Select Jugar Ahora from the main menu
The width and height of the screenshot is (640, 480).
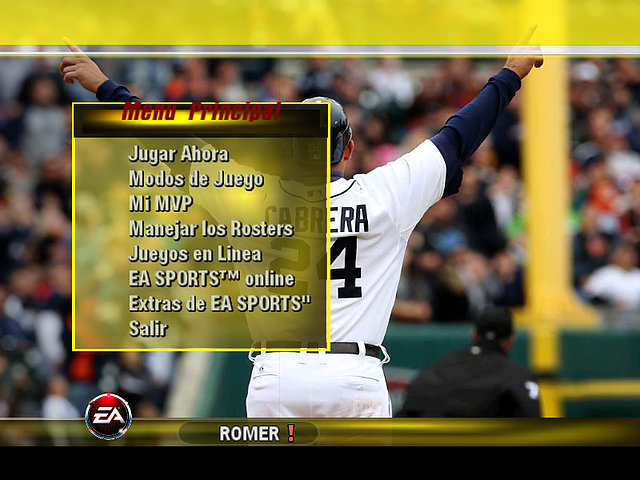point(178,154)
